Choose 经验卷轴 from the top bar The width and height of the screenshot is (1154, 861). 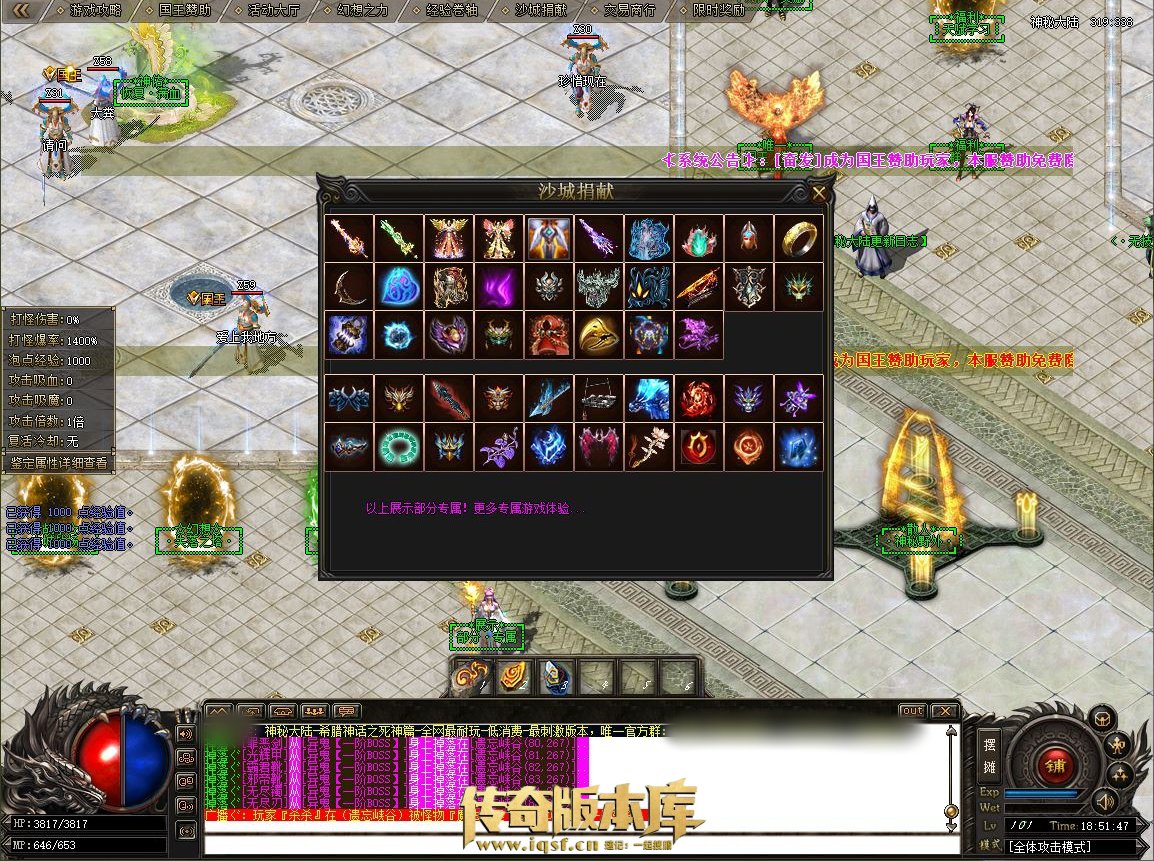pos(452,10)
